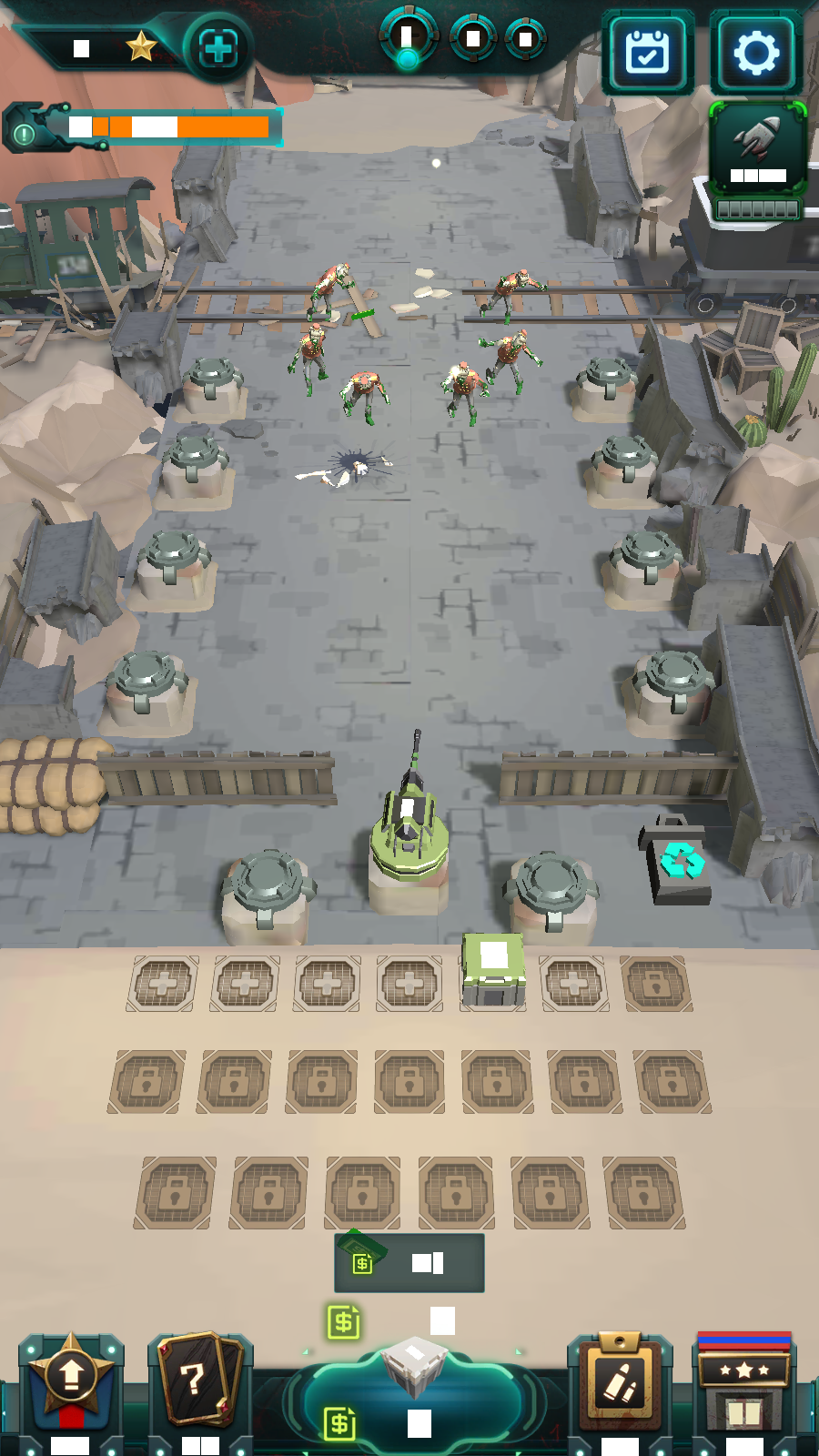Image resolution: width=819 pixels, height=1456 pixels.
Task: Tap the exclamation alert icon
Action: pos(25,134)
